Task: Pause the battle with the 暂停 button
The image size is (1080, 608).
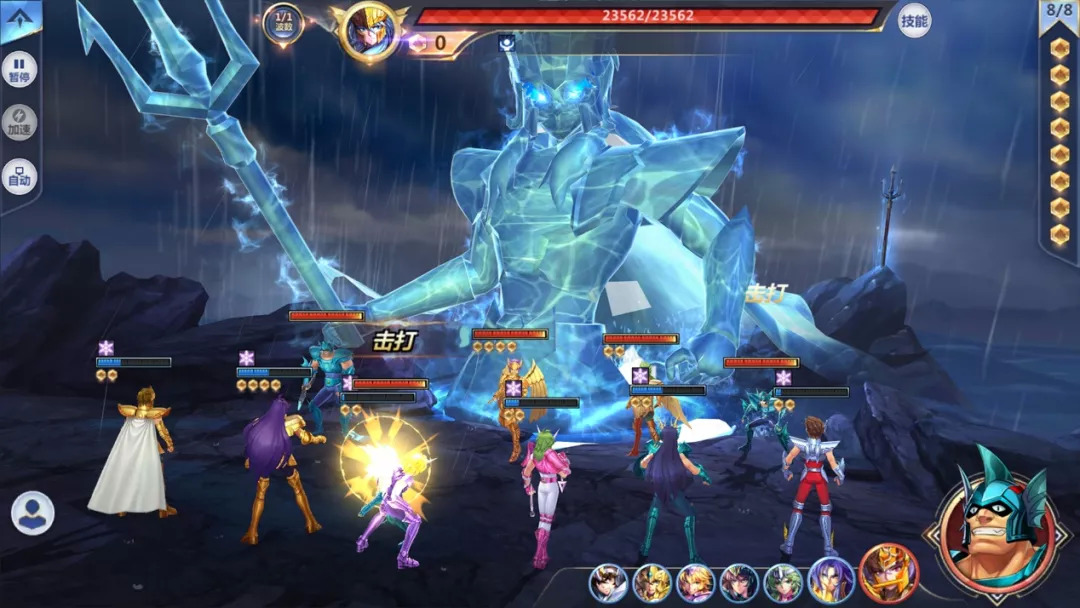Action: (19, 70)
